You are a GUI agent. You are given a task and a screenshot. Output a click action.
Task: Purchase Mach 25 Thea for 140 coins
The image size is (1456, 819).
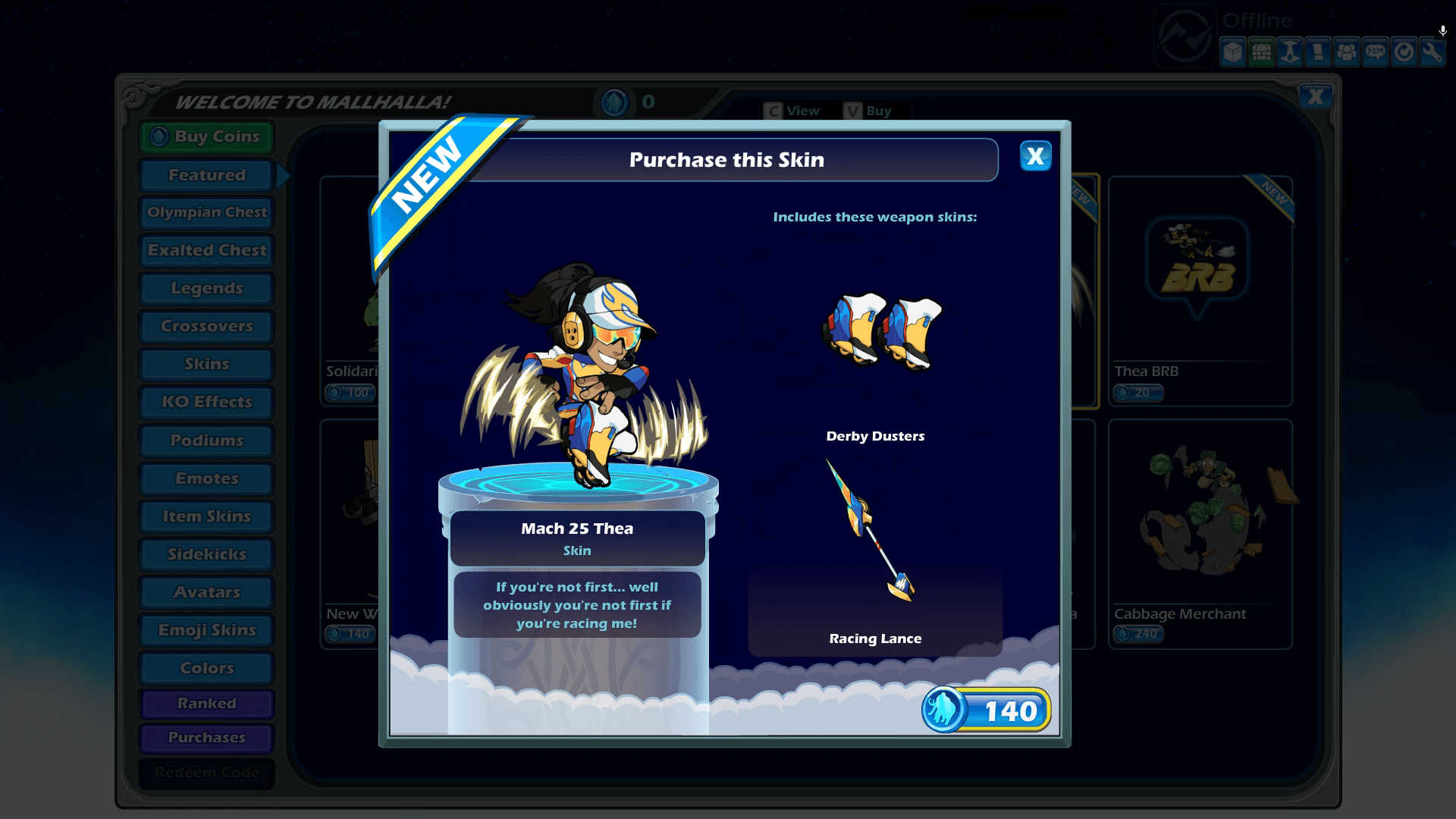pyautogui.click(x=986, y=711)
